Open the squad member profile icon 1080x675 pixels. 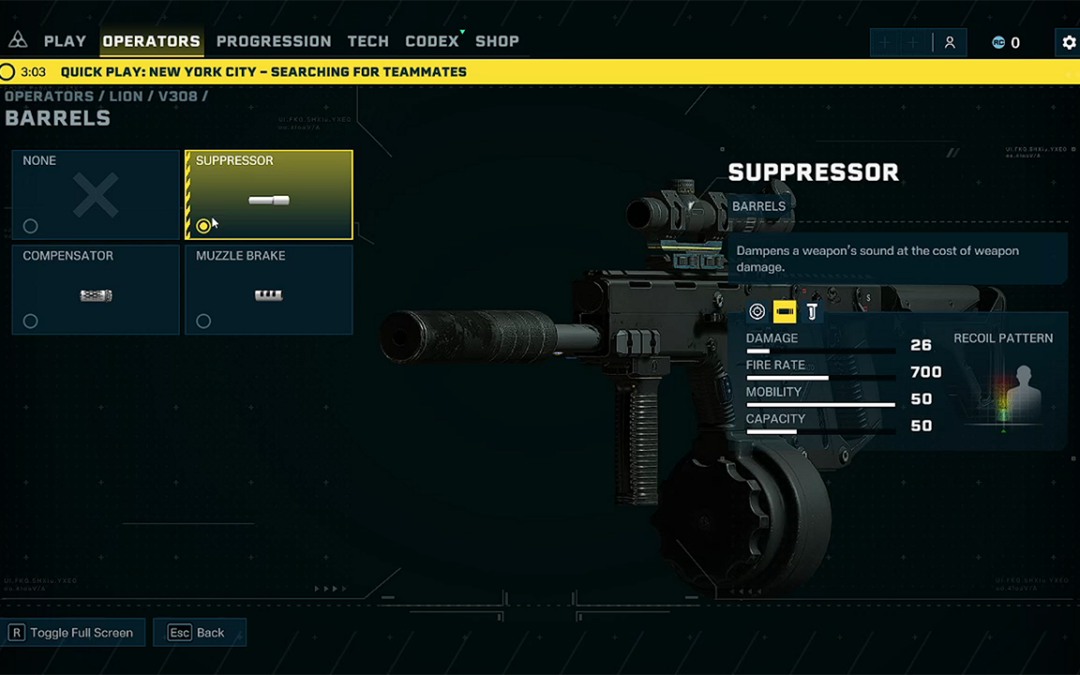950,43
